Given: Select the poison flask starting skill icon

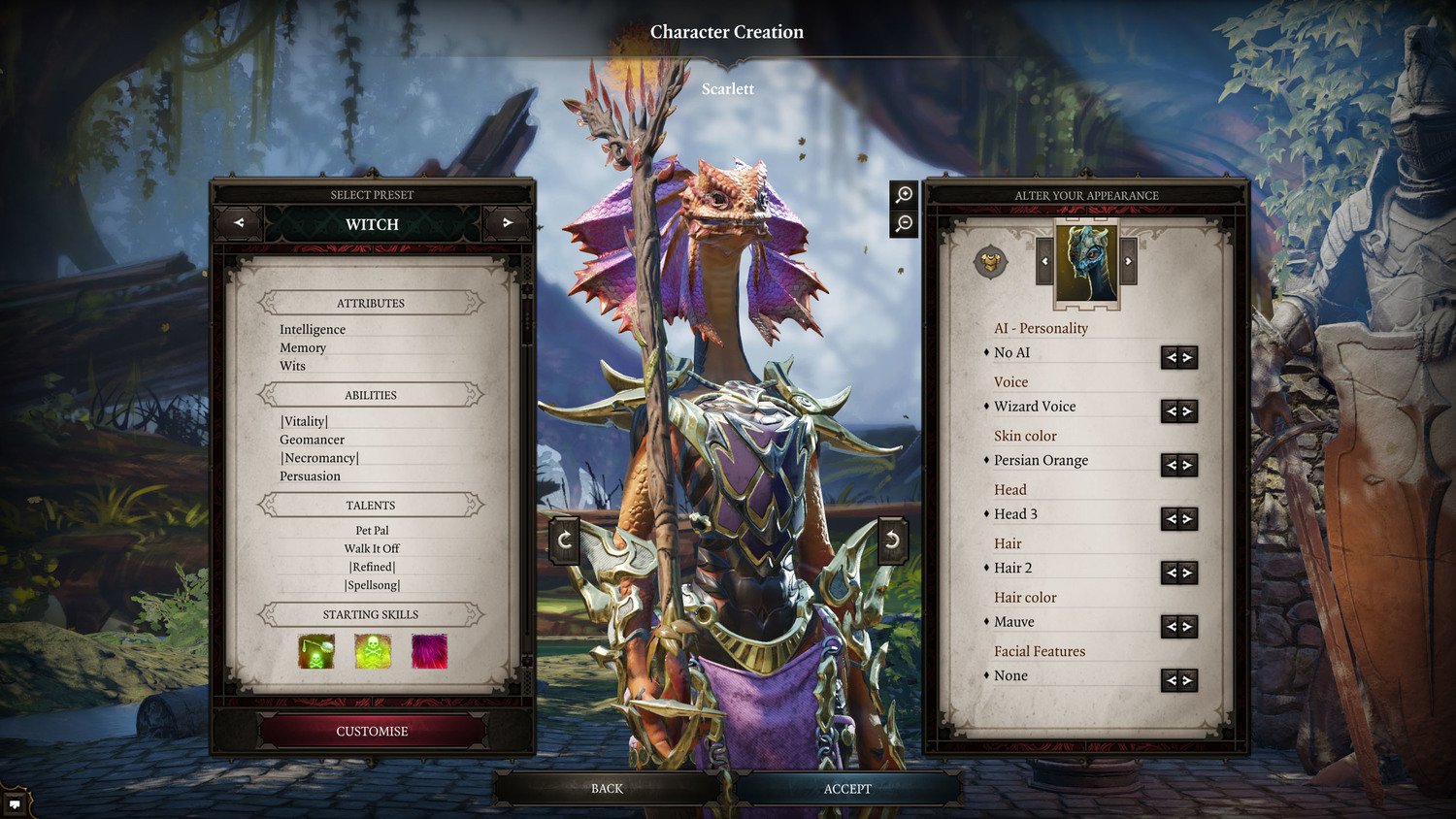Looking at the screenshot, I should pyautogui.click(x=315, y=653).
